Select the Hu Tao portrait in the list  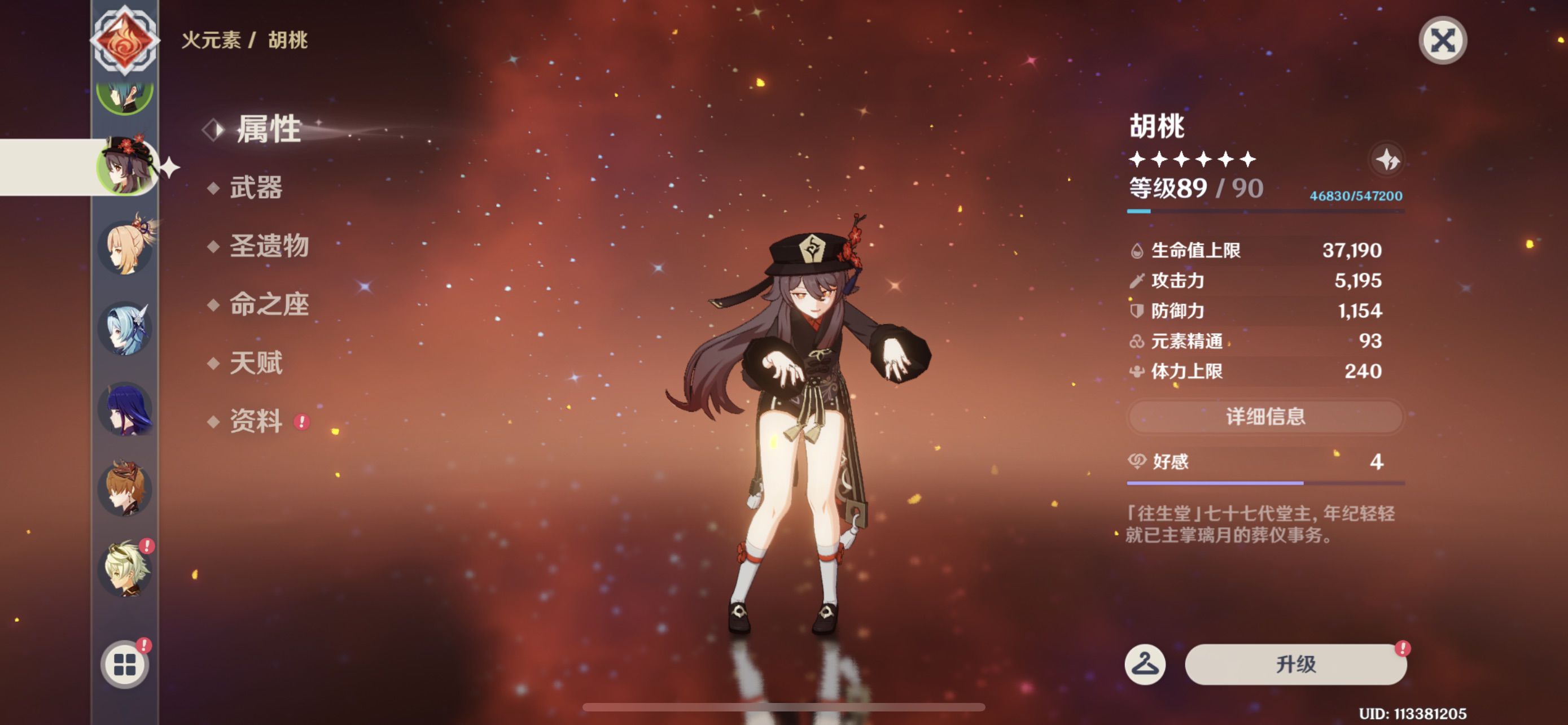pyautogui.click(x=125, y=166)
